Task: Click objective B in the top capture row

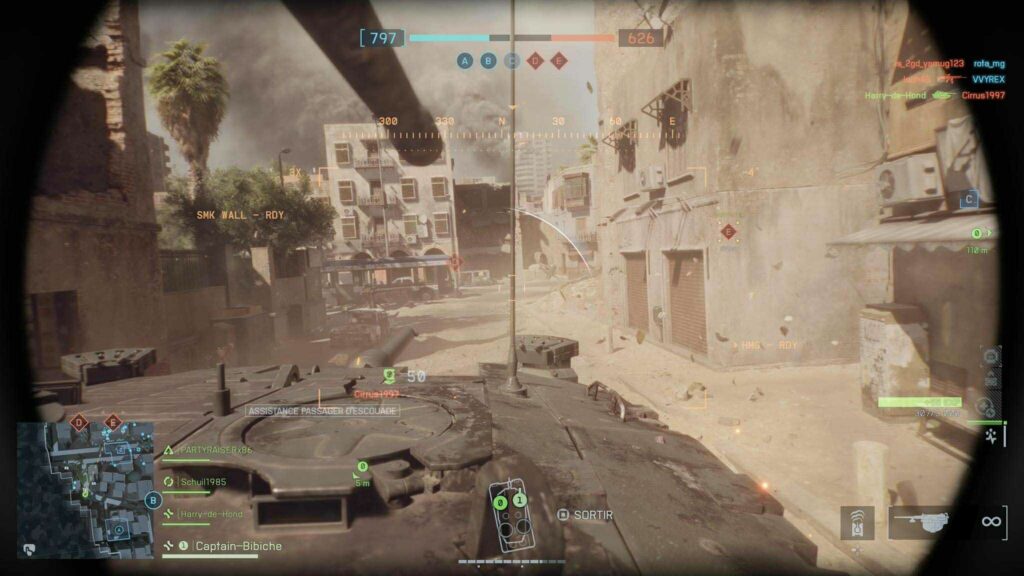Action: coord(489,61)
